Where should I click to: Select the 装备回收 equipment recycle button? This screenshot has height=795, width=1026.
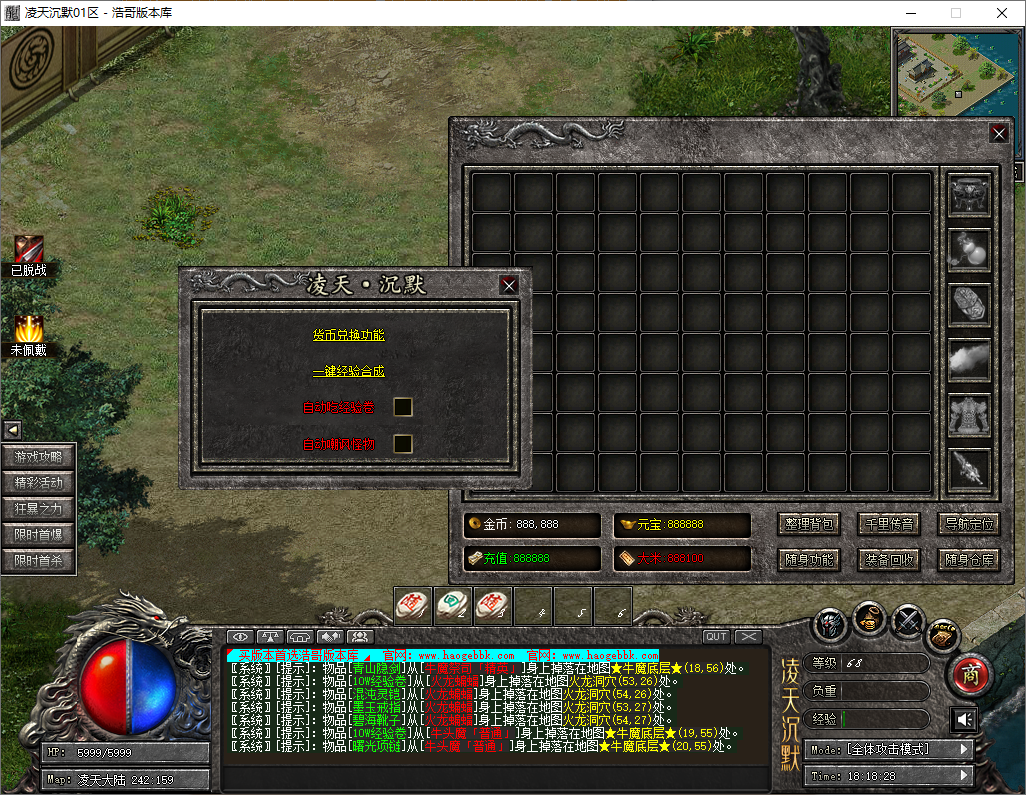(889, 559)
